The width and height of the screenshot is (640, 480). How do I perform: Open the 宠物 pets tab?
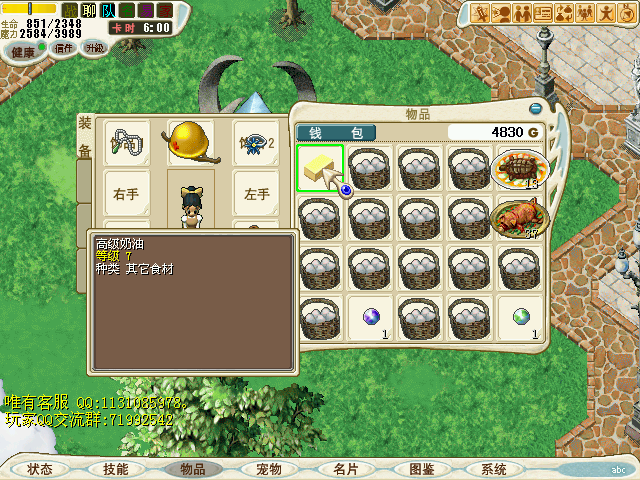point(269,469)
